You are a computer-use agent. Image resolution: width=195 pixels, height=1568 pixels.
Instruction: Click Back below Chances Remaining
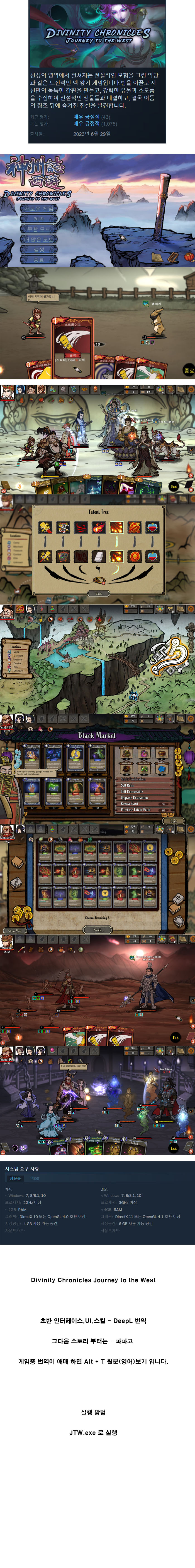coord(97,930)
